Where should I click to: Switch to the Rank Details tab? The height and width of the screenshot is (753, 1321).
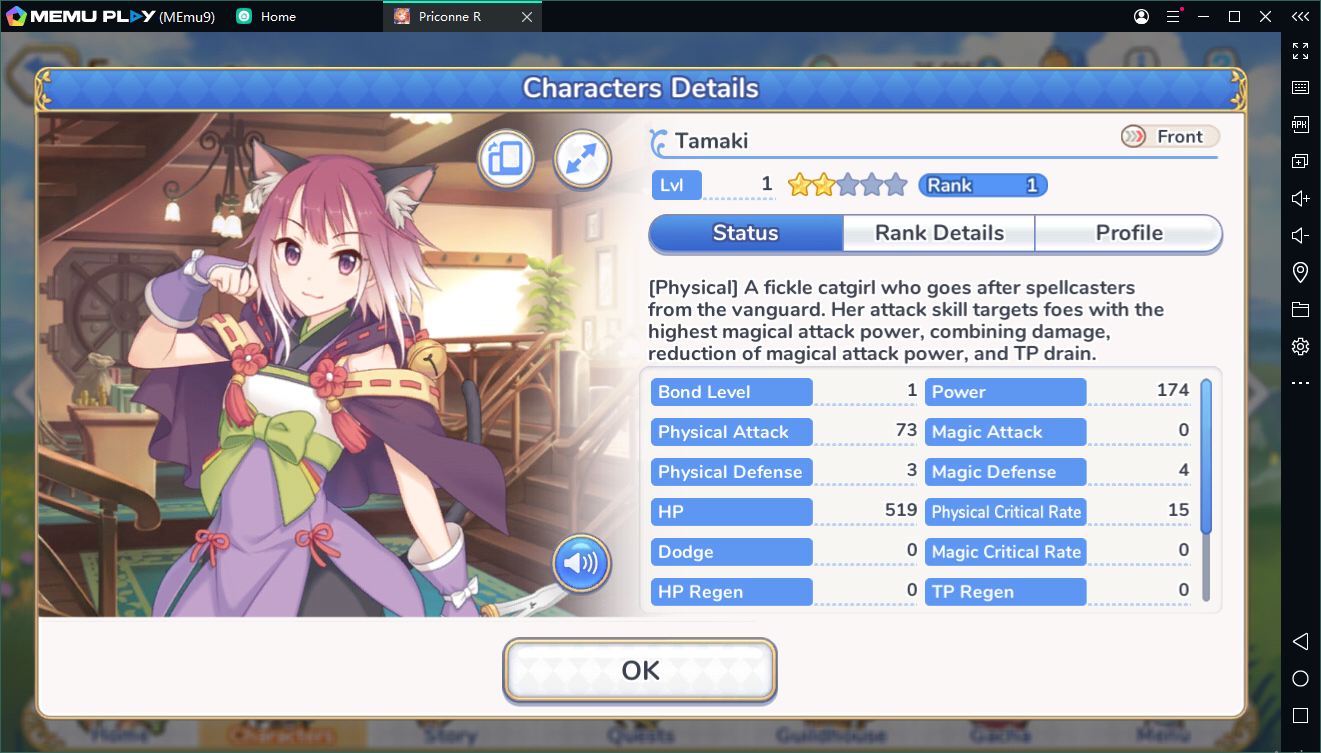point(939,233)
